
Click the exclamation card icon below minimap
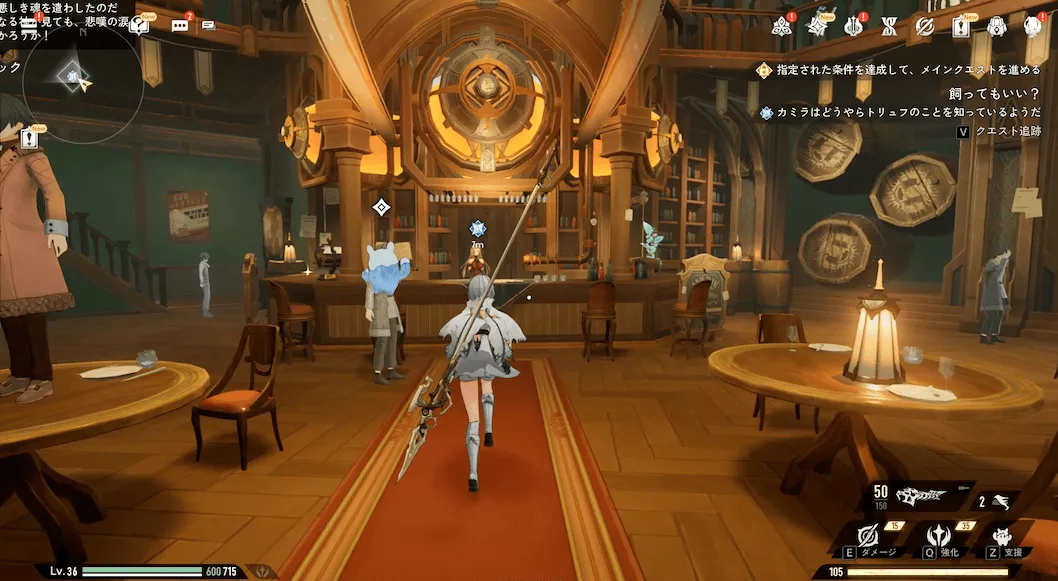pyautogui.click(x=31, y=139)
